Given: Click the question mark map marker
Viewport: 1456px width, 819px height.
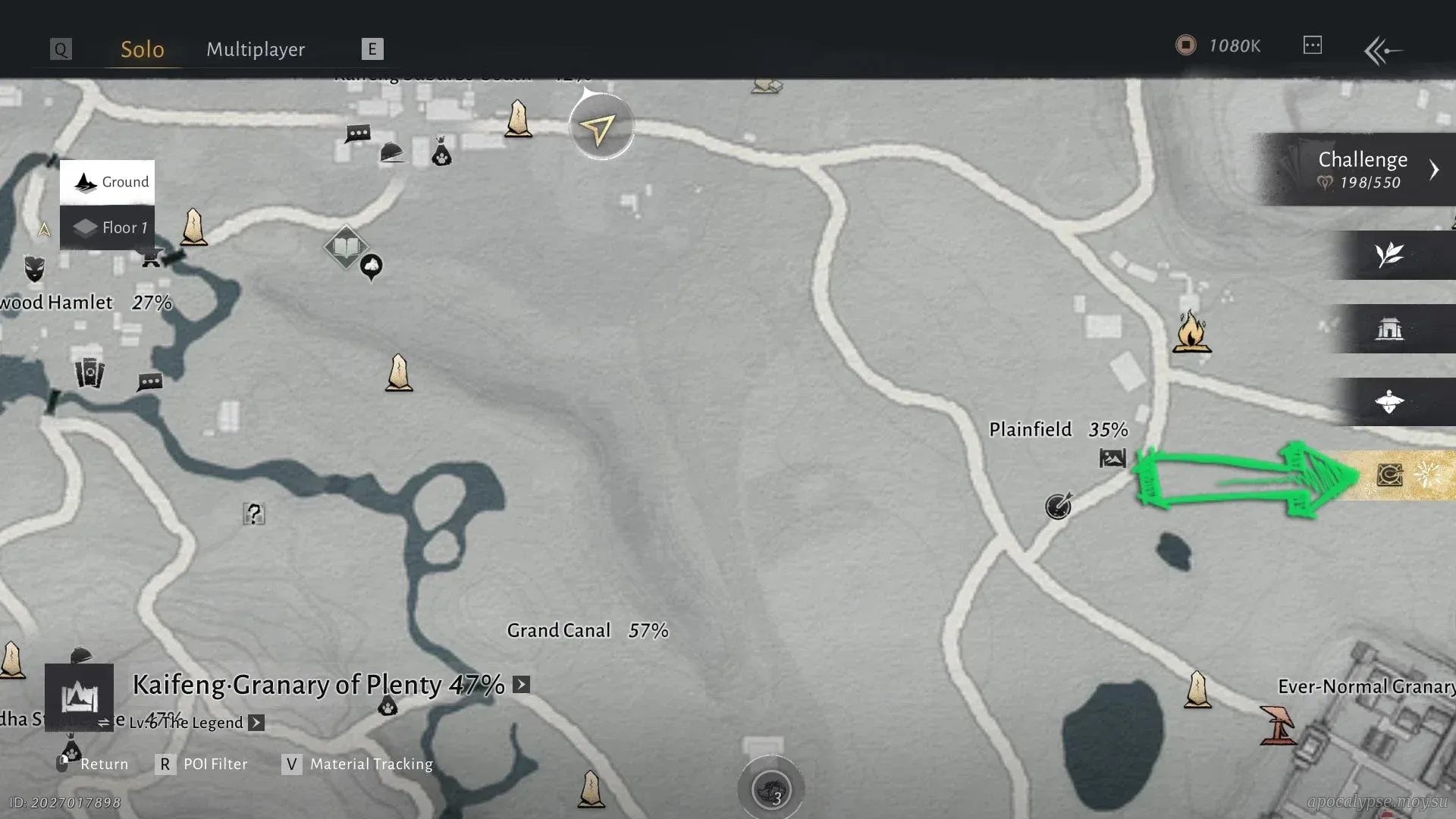Looking at the screenshot, I should [254, 514].
